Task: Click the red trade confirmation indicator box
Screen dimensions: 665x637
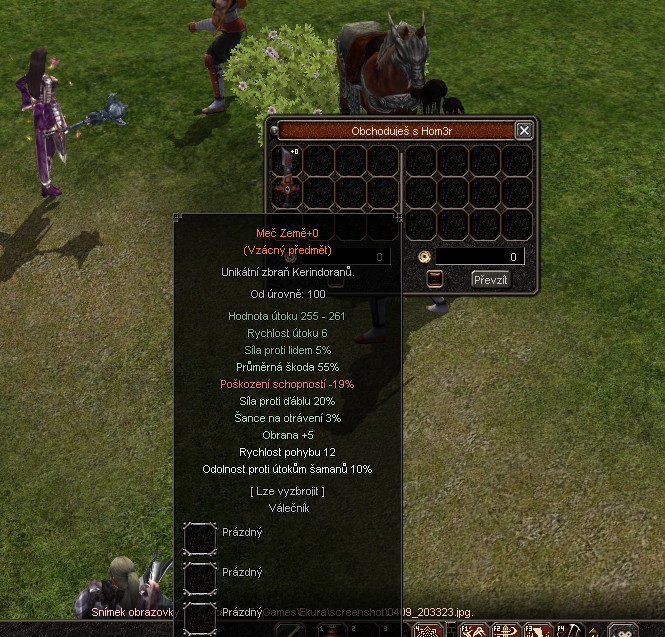Action: point(435,280)
